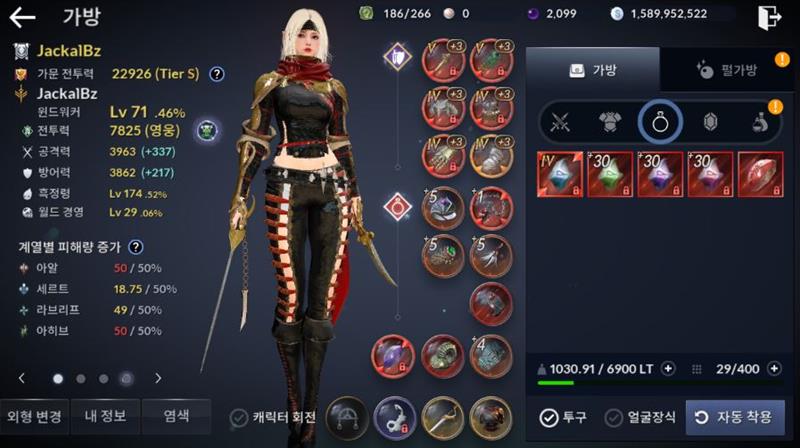Exit via the door icon
Image resolution: width=800 pixels, height=448 pixels.
tap(769, 17)
